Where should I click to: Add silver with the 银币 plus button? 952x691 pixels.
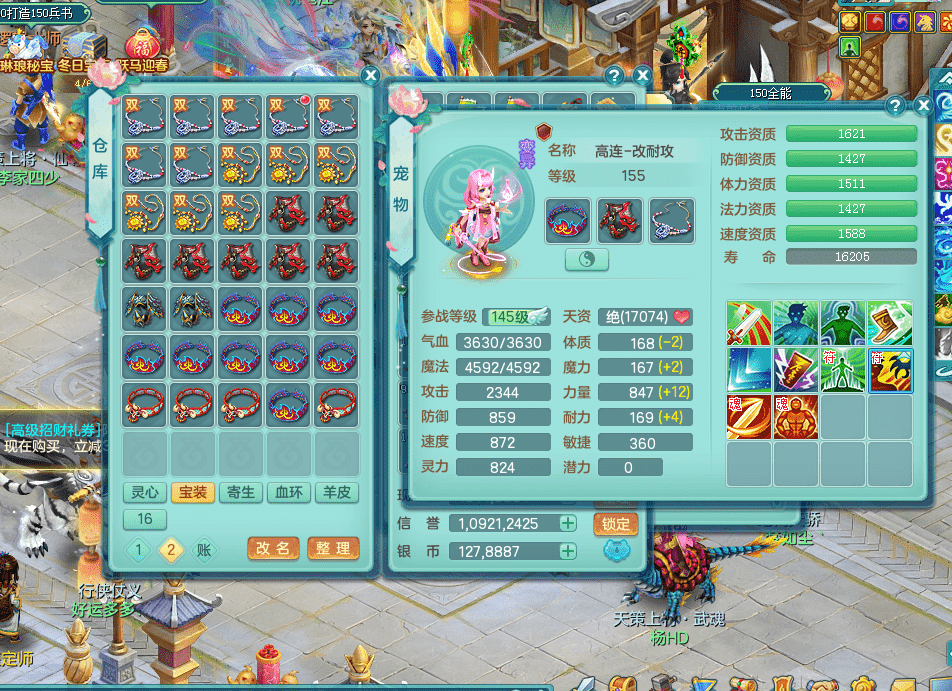(568, 551)
